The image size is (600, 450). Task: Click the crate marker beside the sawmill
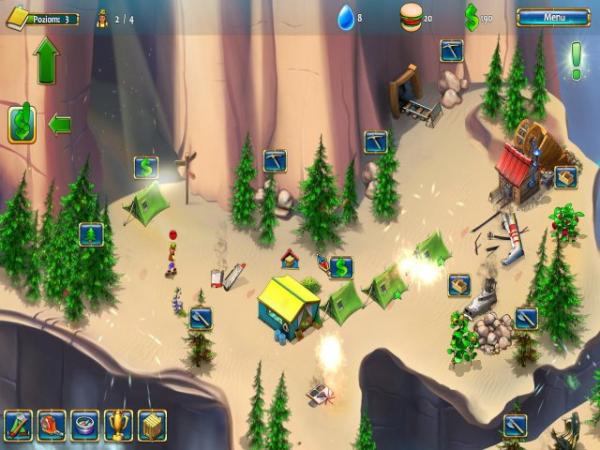pyautogui.click(x=566, y=177)
